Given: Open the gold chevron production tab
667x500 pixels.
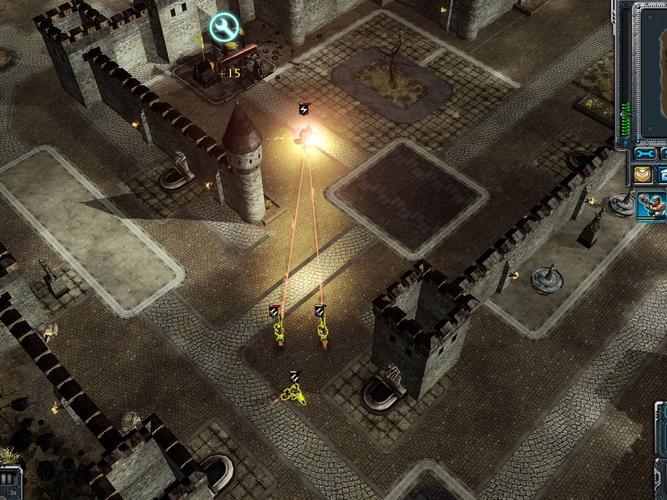Looking at the screenshot, I should point(642,175).
